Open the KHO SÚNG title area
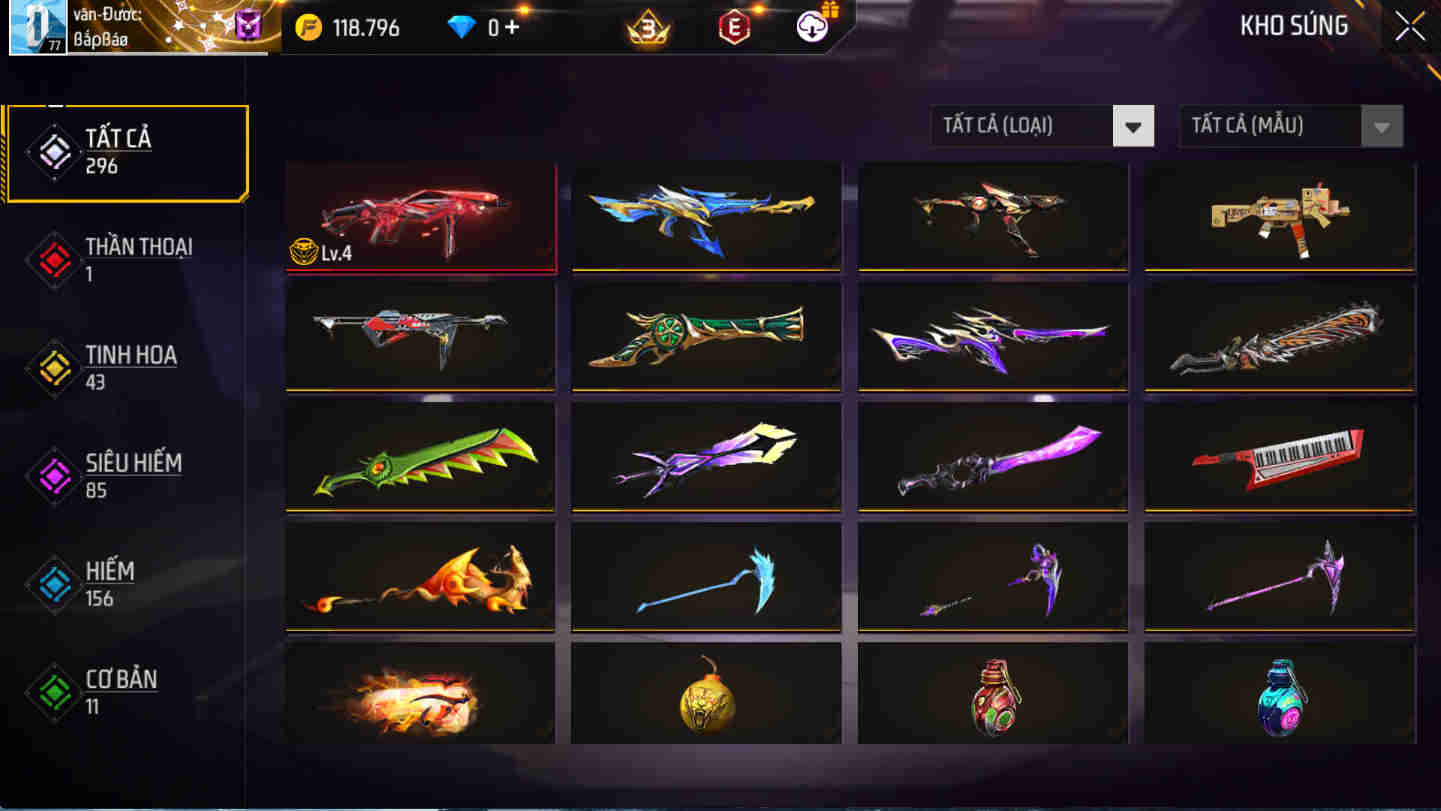This screenshot has height=811, width=1441. click(1292, 26)
